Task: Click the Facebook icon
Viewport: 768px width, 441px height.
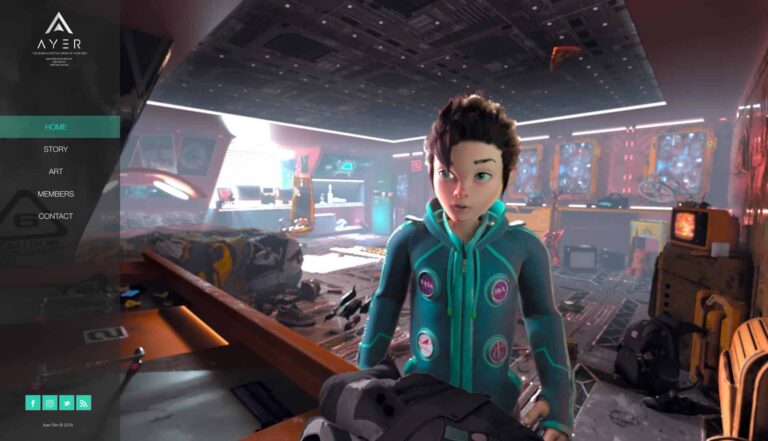Action: pyautogui.click(x=33, y=403)
